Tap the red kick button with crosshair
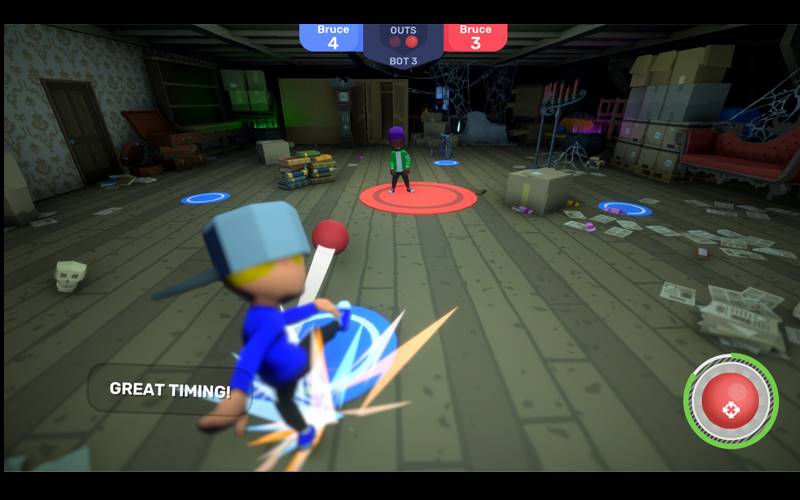Screen dimensions: 800x500 [731, 402]
